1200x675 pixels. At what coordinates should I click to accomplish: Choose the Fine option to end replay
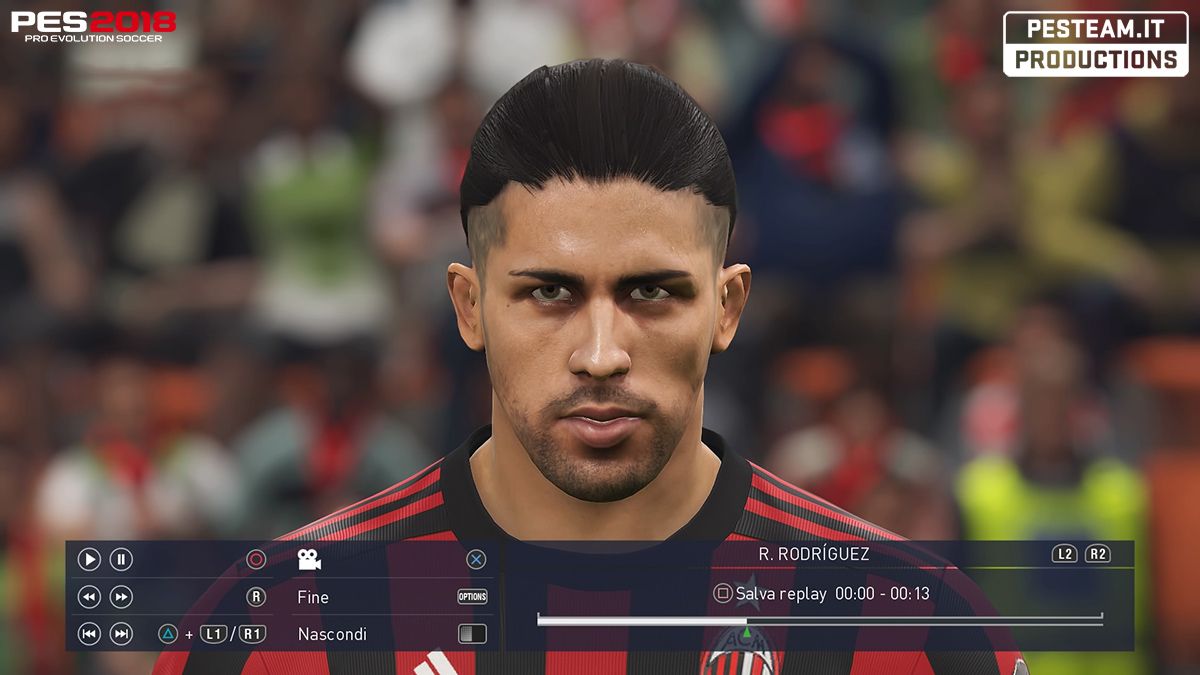(x=313, y=597)
